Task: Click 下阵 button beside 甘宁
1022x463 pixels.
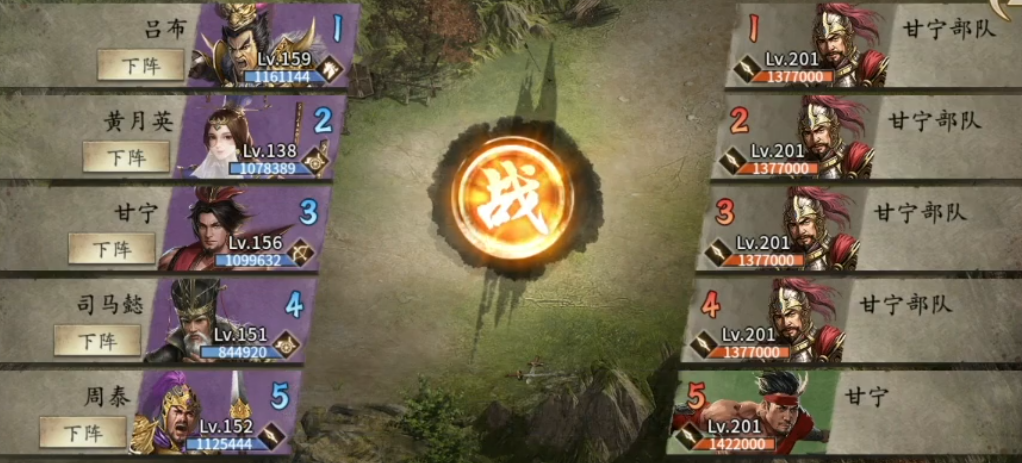Action: pos(112,247)
